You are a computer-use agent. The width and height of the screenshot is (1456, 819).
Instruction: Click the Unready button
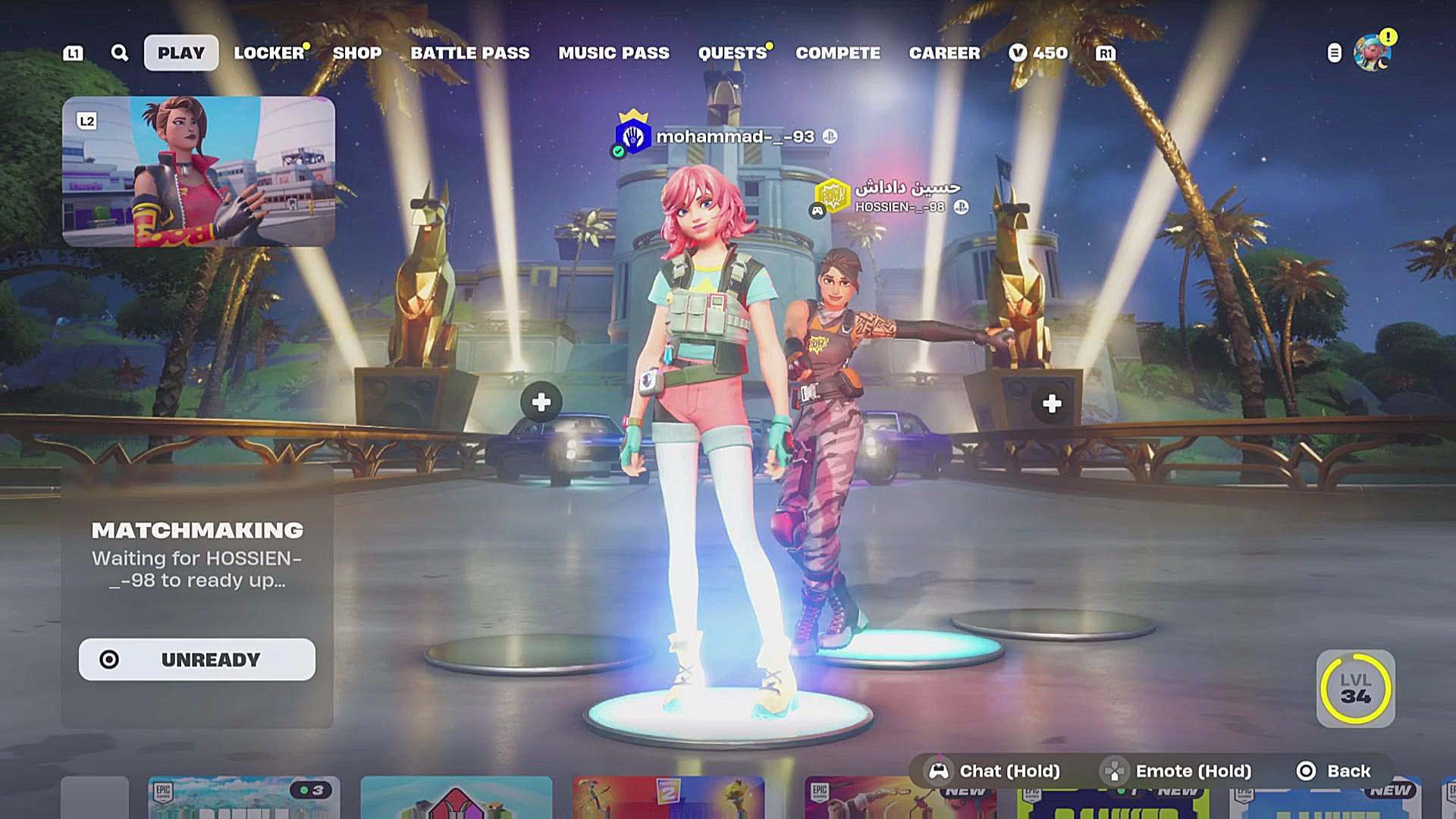click(x=197, y=660)
